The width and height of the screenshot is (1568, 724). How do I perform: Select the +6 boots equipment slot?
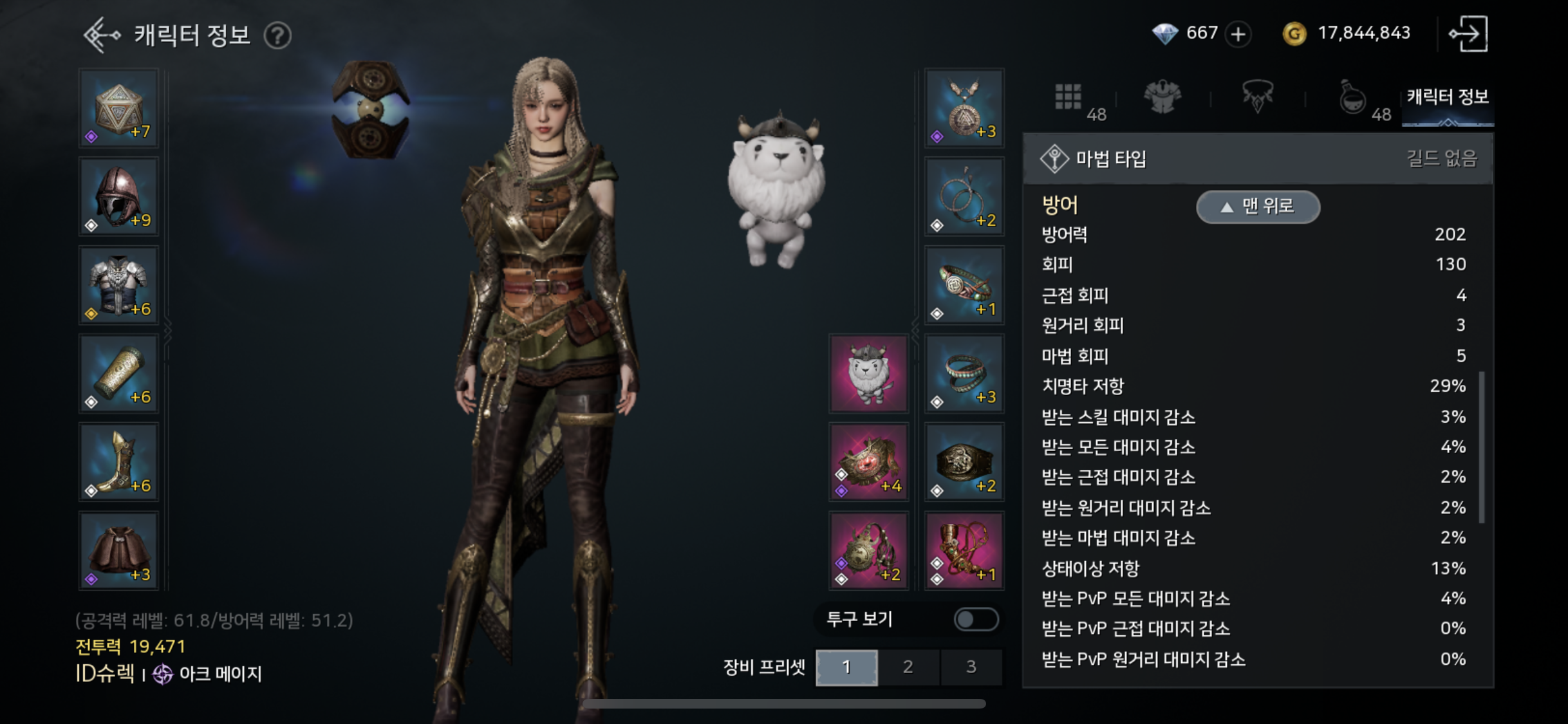pyautogui.click(x=119, y=462)
